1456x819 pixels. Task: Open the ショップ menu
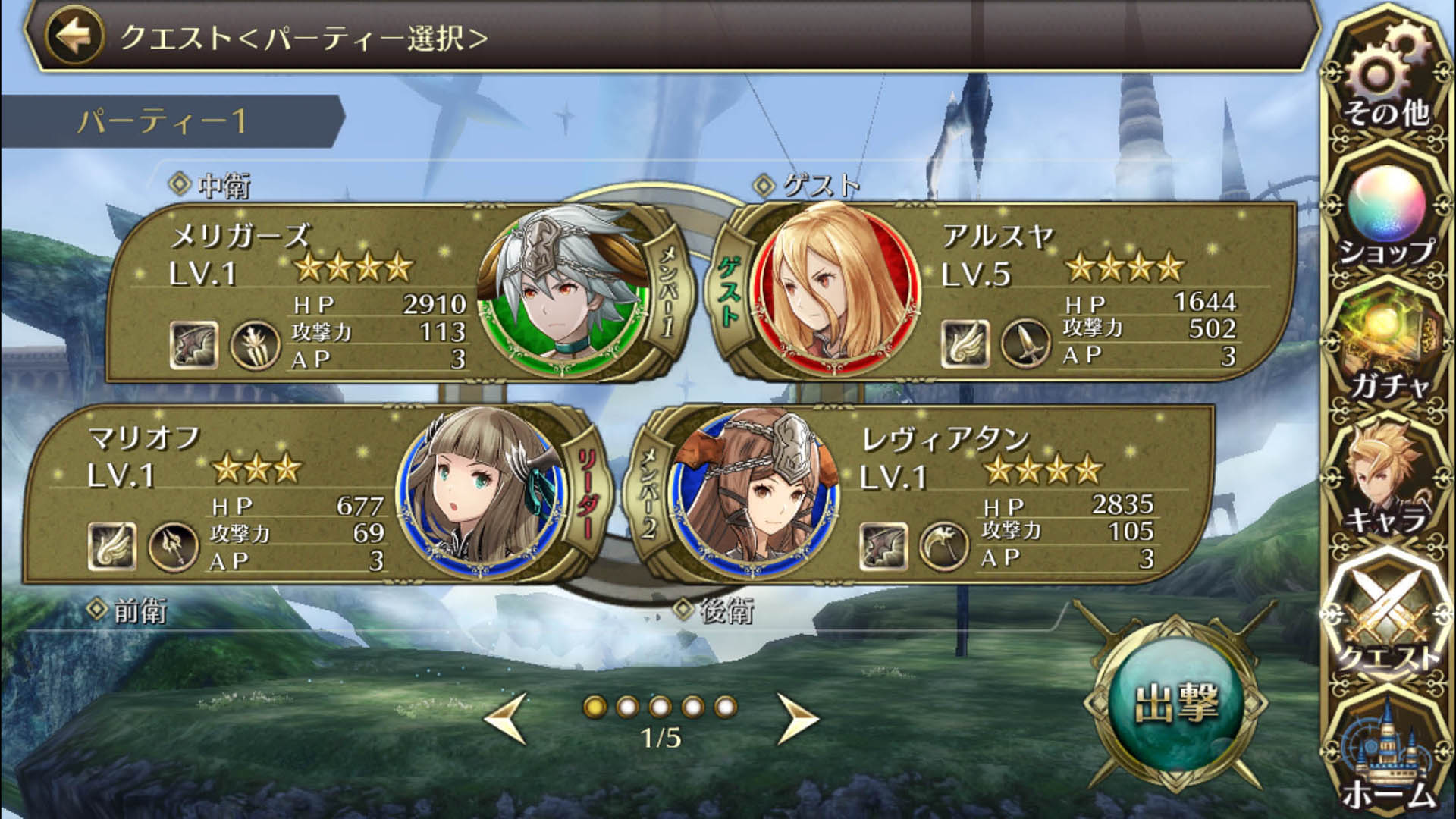[x=1388, y=216]
